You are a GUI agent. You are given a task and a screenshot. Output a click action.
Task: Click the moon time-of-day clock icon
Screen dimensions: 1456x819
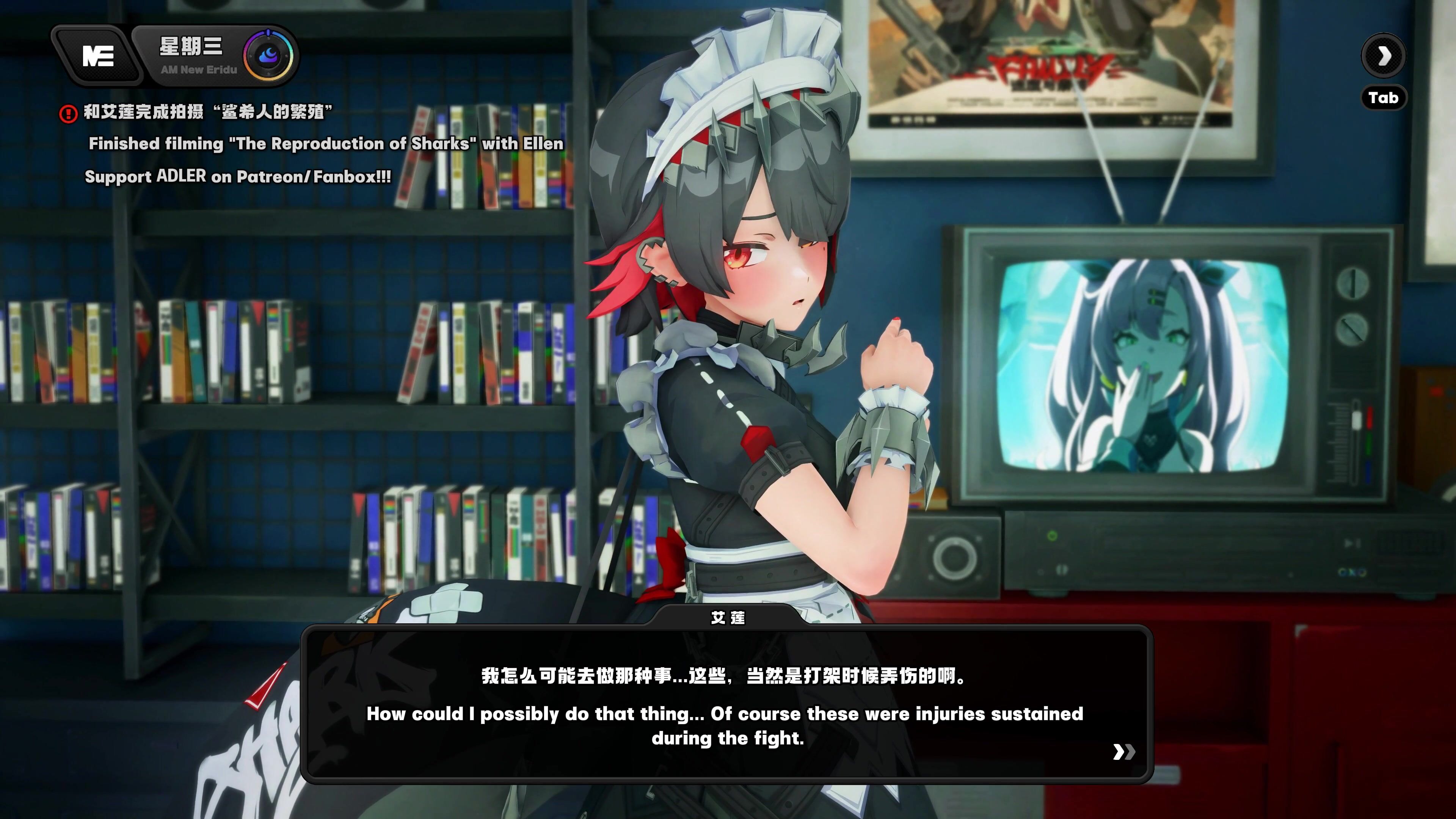268,56
